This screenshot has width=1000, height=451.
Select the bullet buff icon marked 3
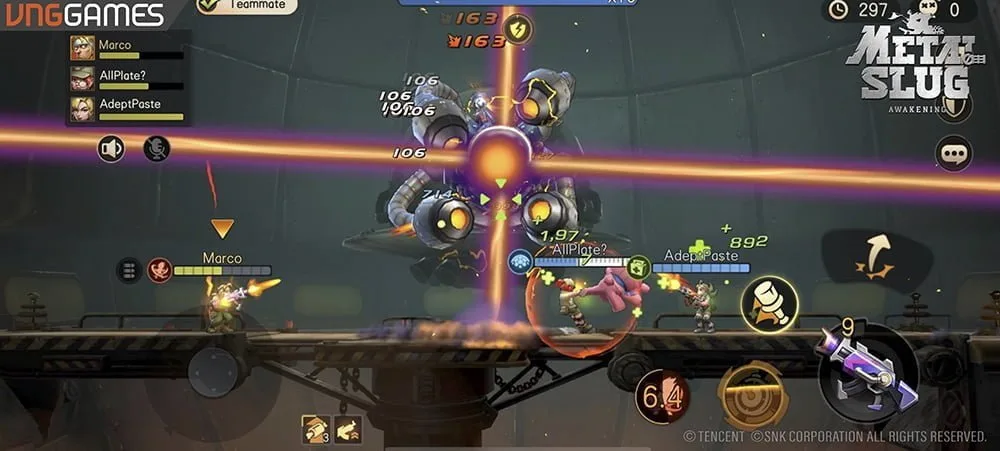[x=316, y=429]
